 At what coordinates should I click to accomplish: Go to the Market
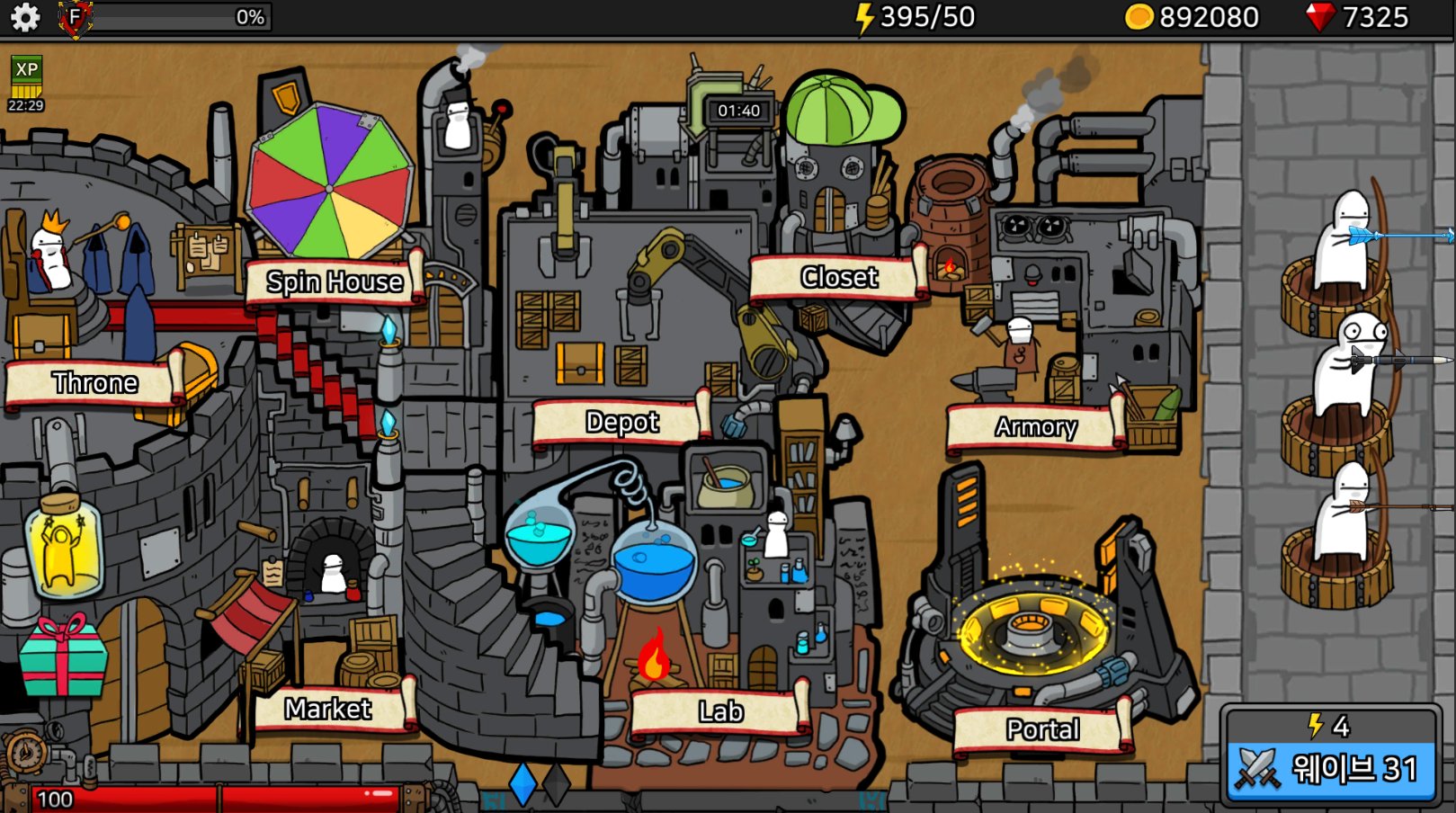(328, 709)
